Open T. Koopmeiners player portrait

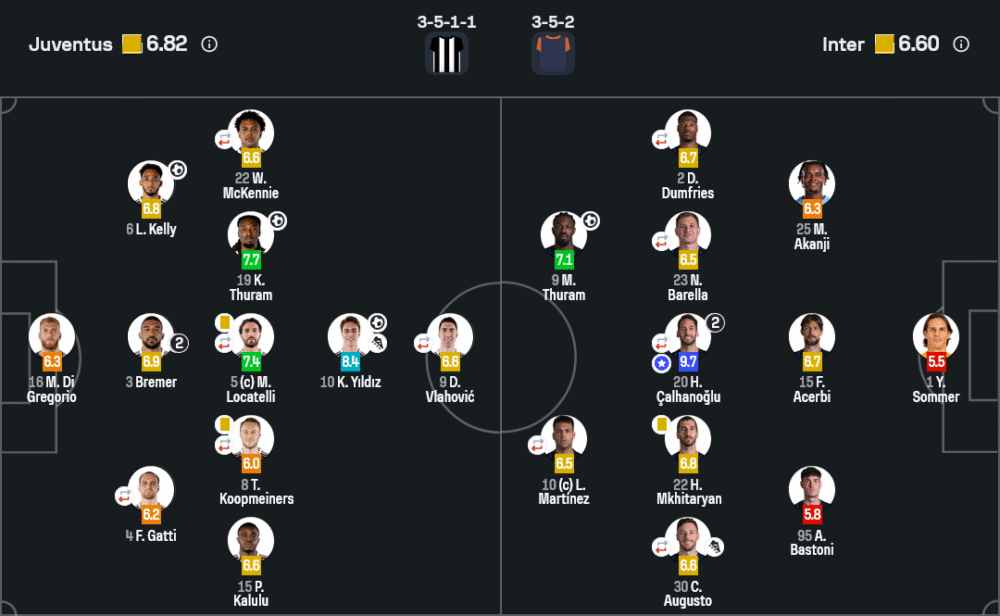tap(251, 439)
